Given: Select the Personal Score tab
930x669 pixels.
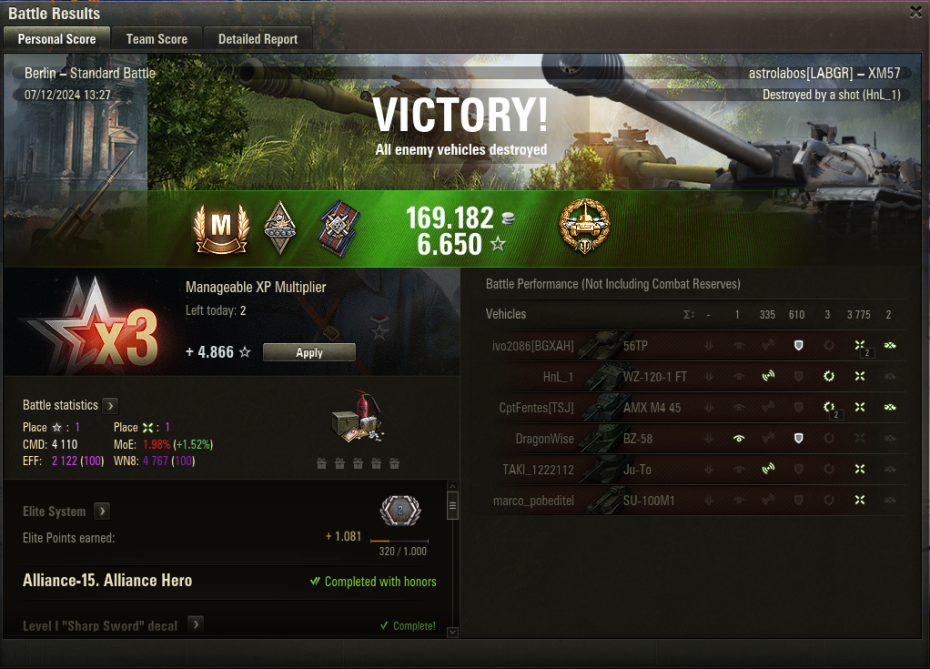Looking at the screenshot, I should [x=57, y=39].
